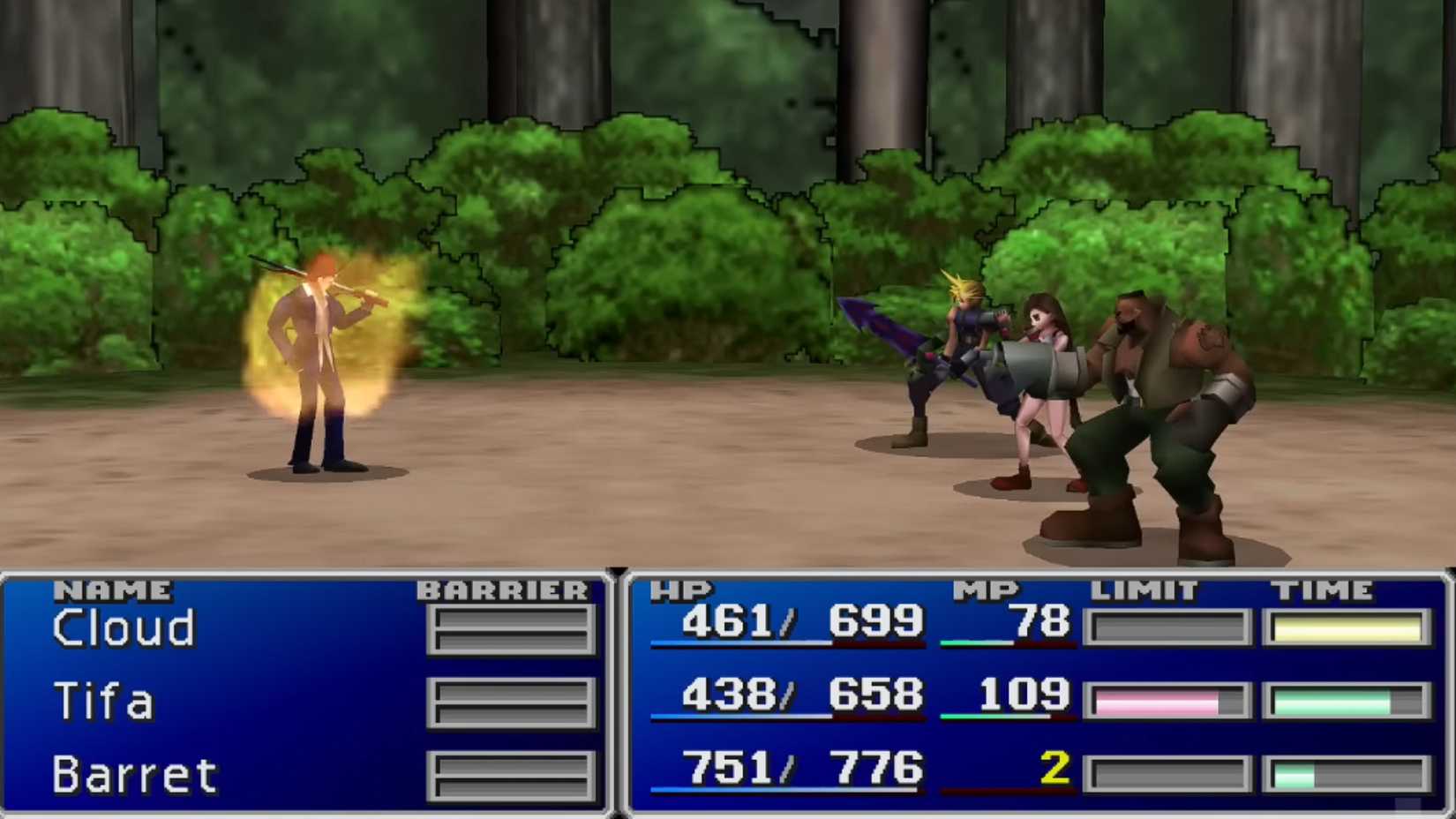Viewport: 1456px width, 819px height.
Task: Click Barret's empty barrier gauge
Action: [x=512, y=775]
